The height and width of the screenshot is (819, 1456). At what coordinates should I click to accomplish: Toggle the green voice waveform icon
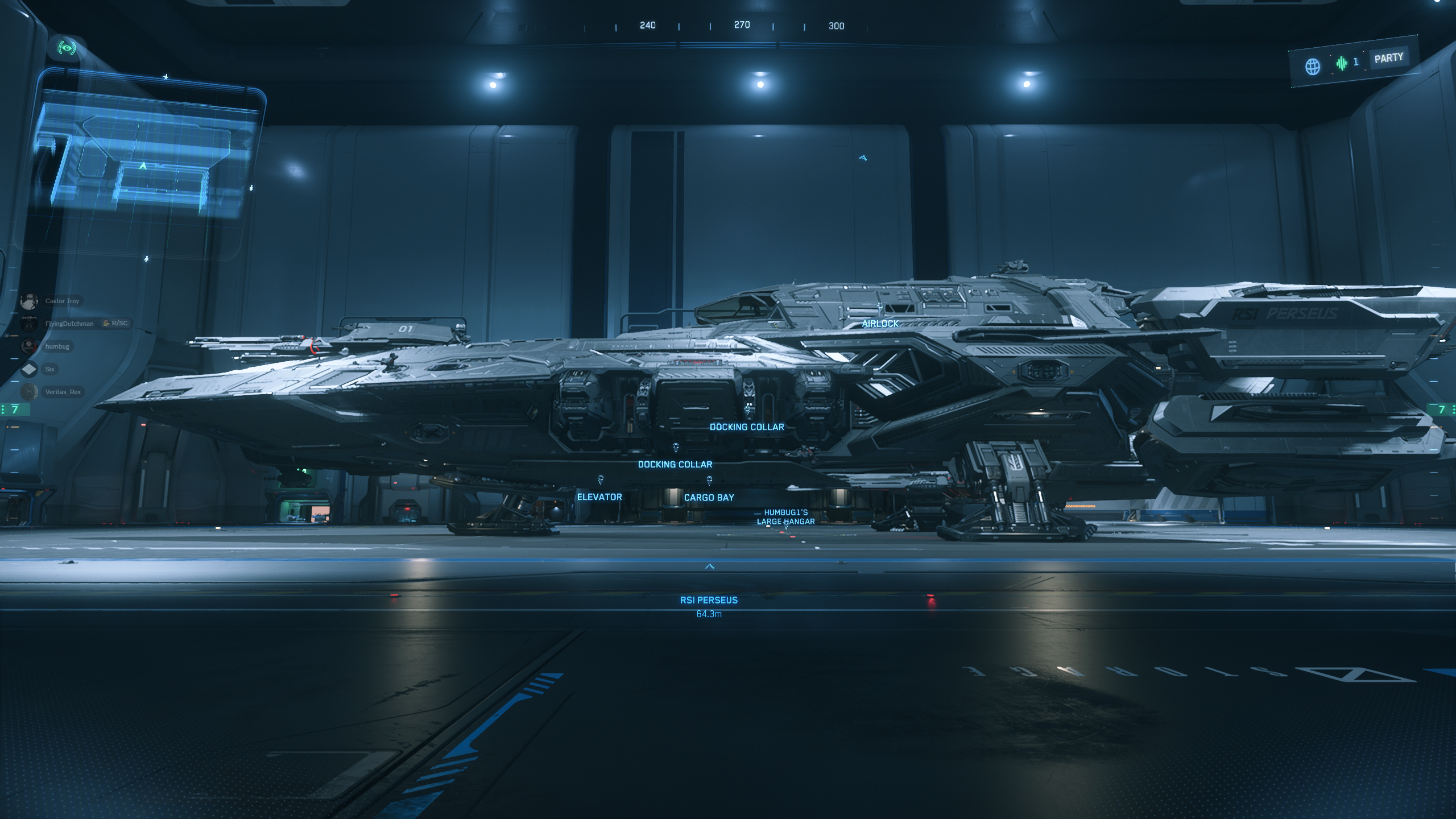[1341, 63]
